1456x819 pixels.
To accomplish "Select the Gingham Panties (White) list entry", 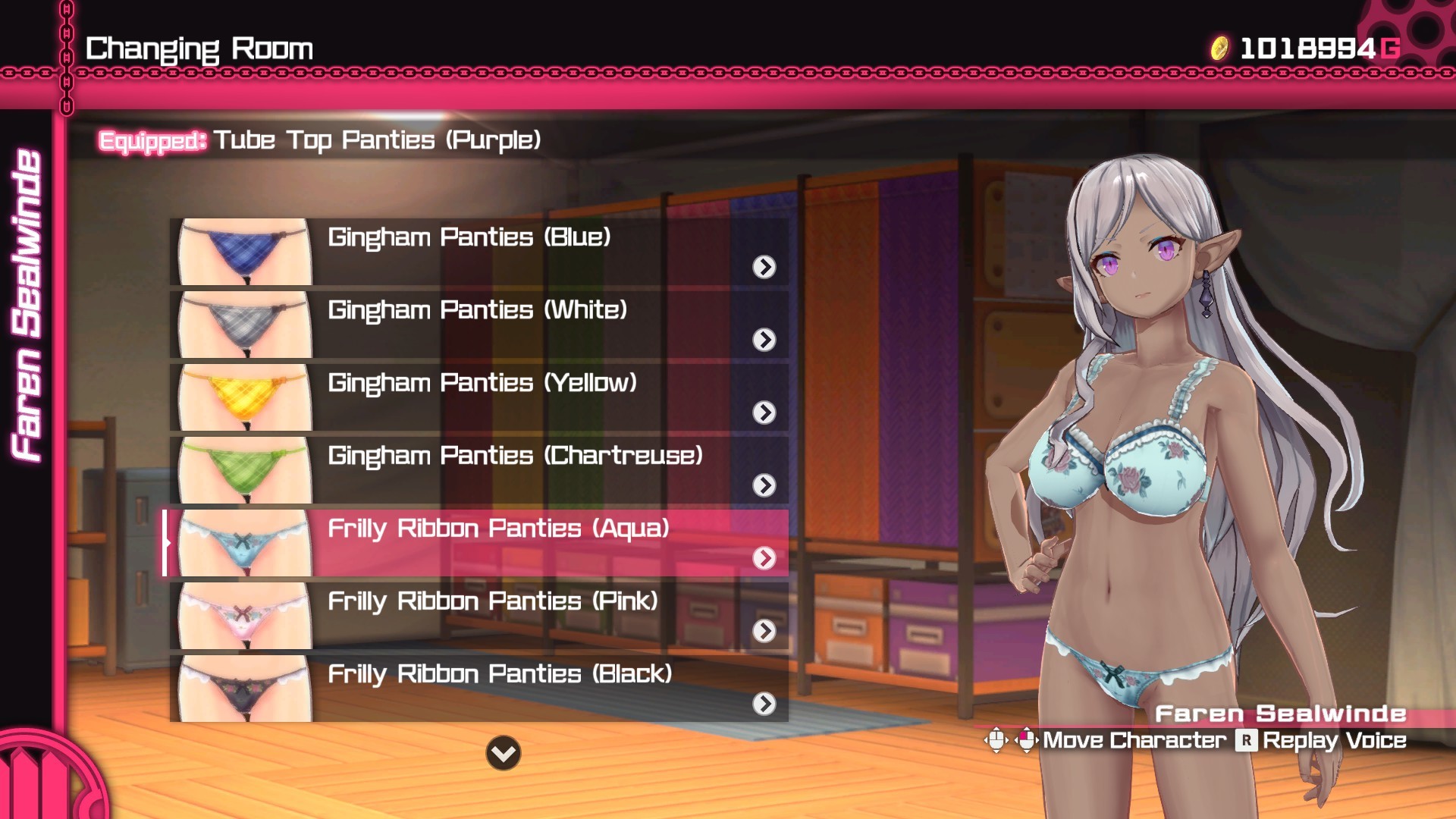I will point(478,309).
